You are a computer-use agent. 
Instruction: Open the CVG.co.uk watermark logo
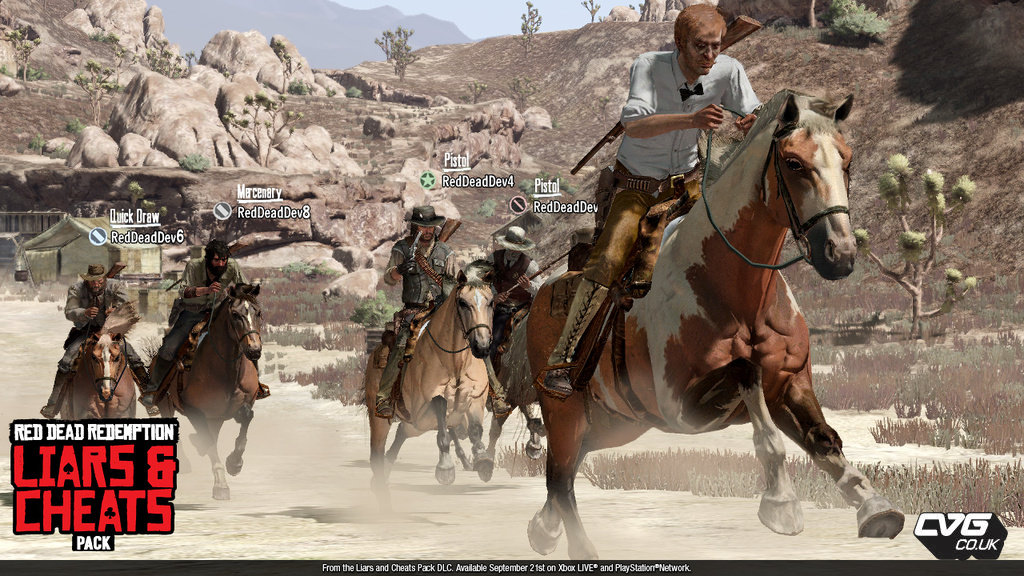click(958, 532)
